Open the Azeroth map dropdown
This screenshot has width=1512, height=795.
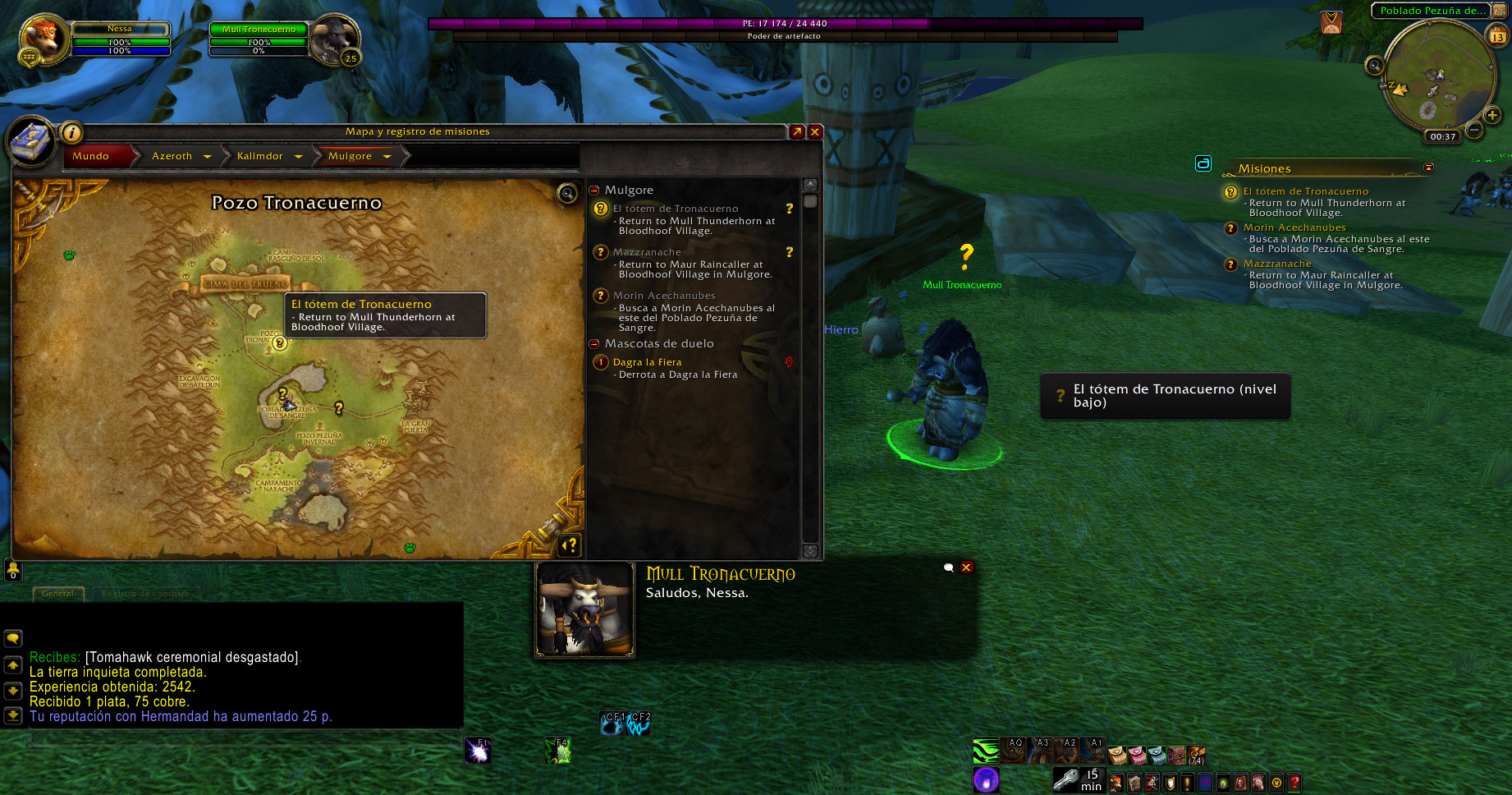208,156
